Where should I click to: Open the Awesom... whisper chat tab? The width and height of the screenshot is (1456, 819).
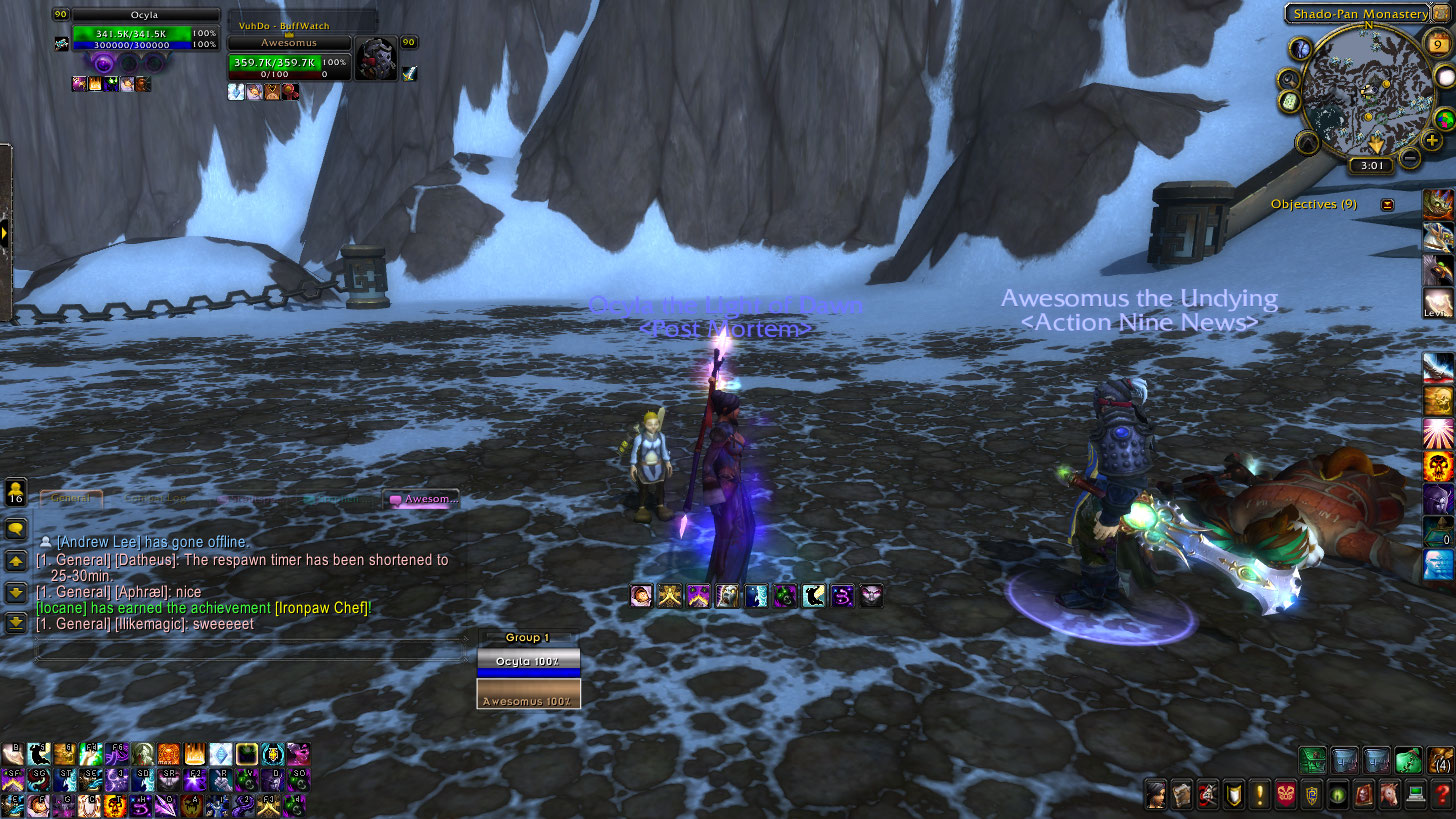coord(424,498)
